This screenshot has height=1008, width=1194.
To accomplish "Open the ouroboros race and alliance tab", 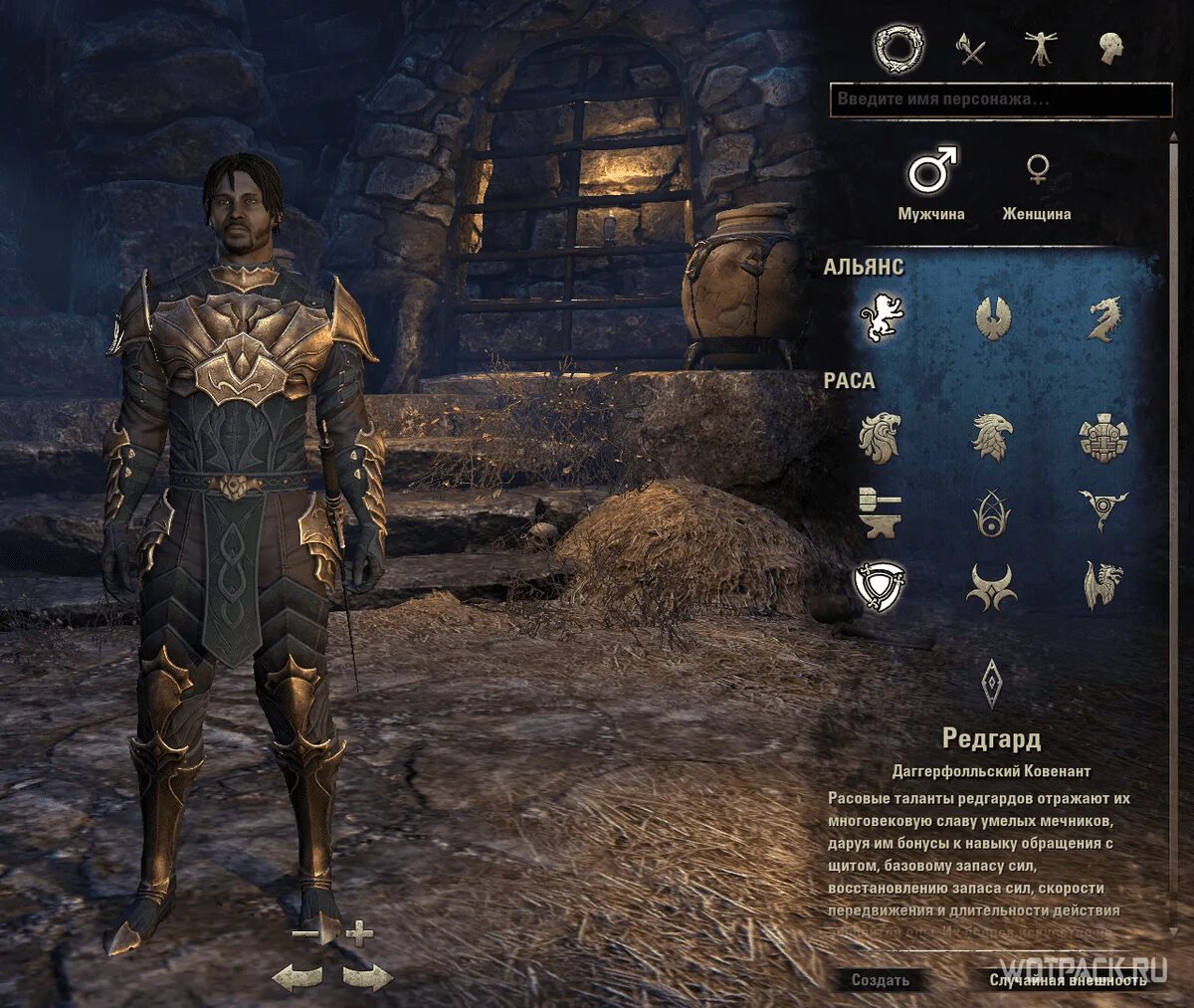I will click(x=898, y=47).
